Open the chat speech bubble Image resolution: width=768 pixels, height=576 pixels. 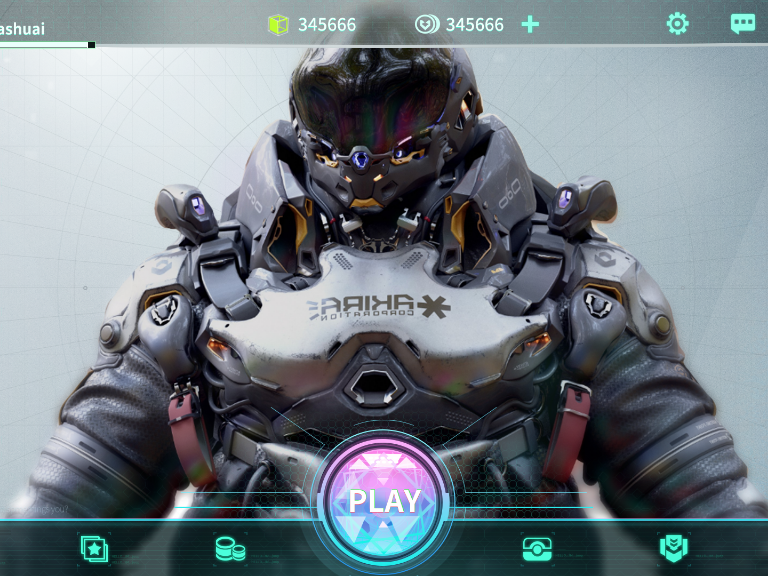pyautogui.click(x=742, y=24)
